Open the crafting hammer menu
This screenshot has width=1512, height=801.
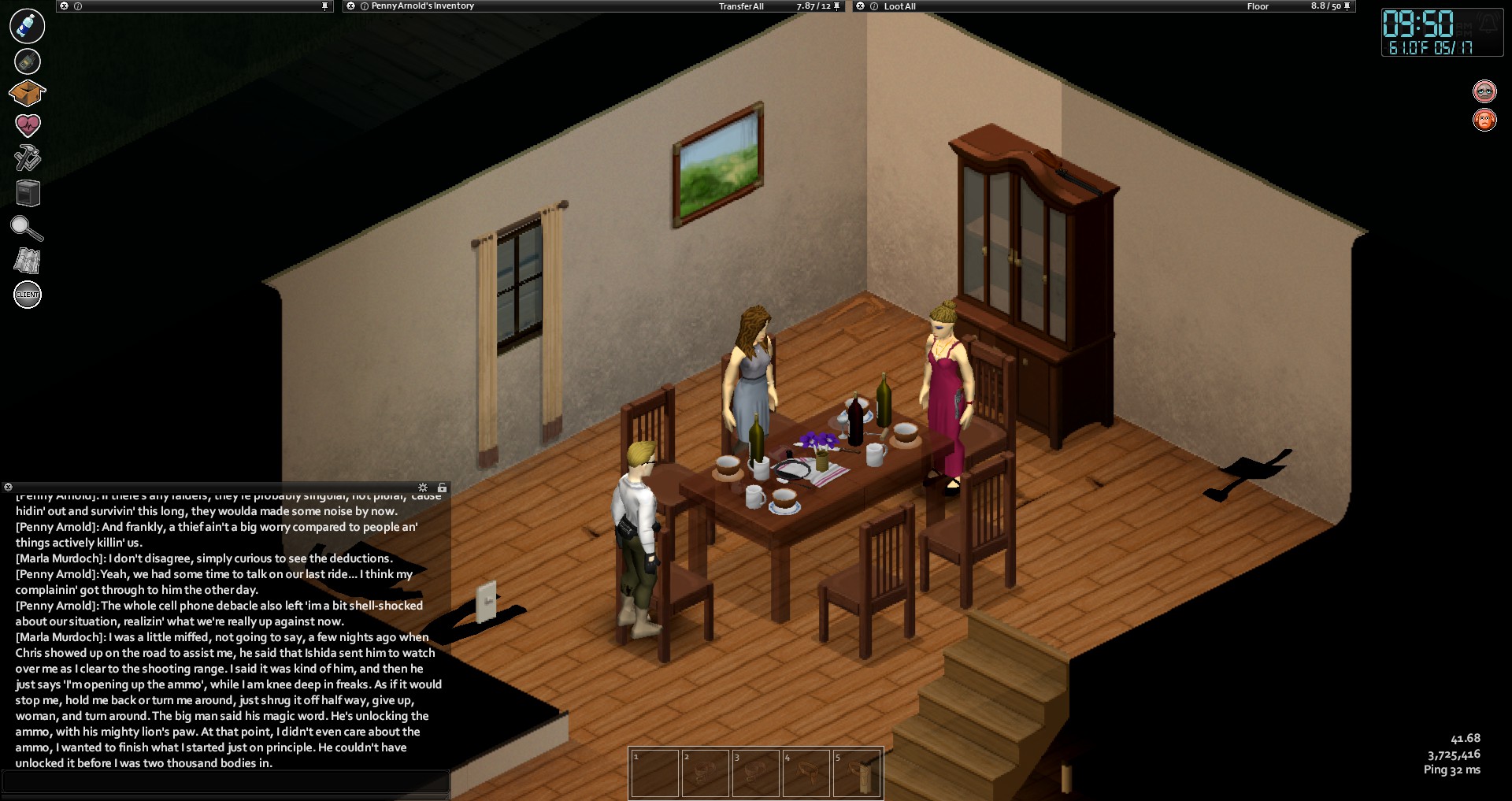(27, 158)
